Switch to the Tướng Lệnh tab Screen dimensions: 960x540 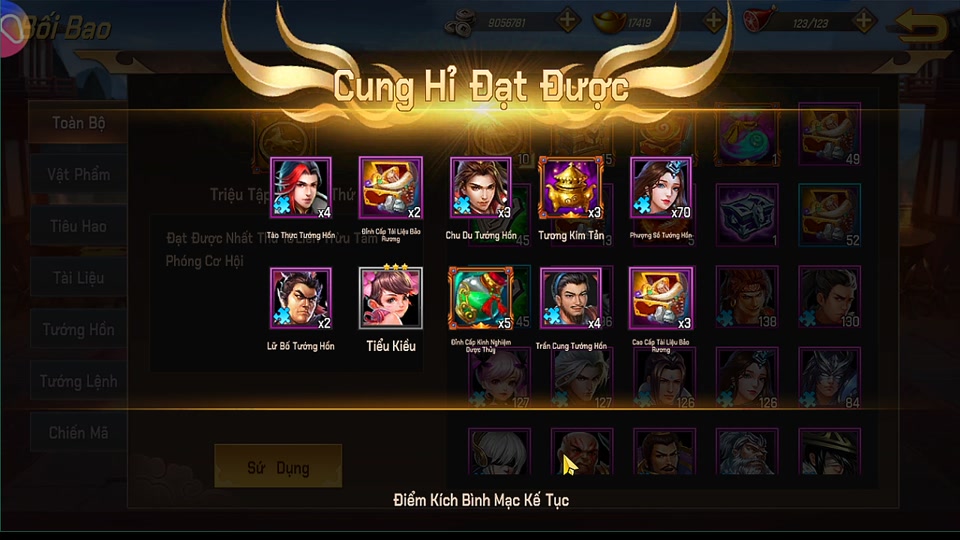click(79, 381)
